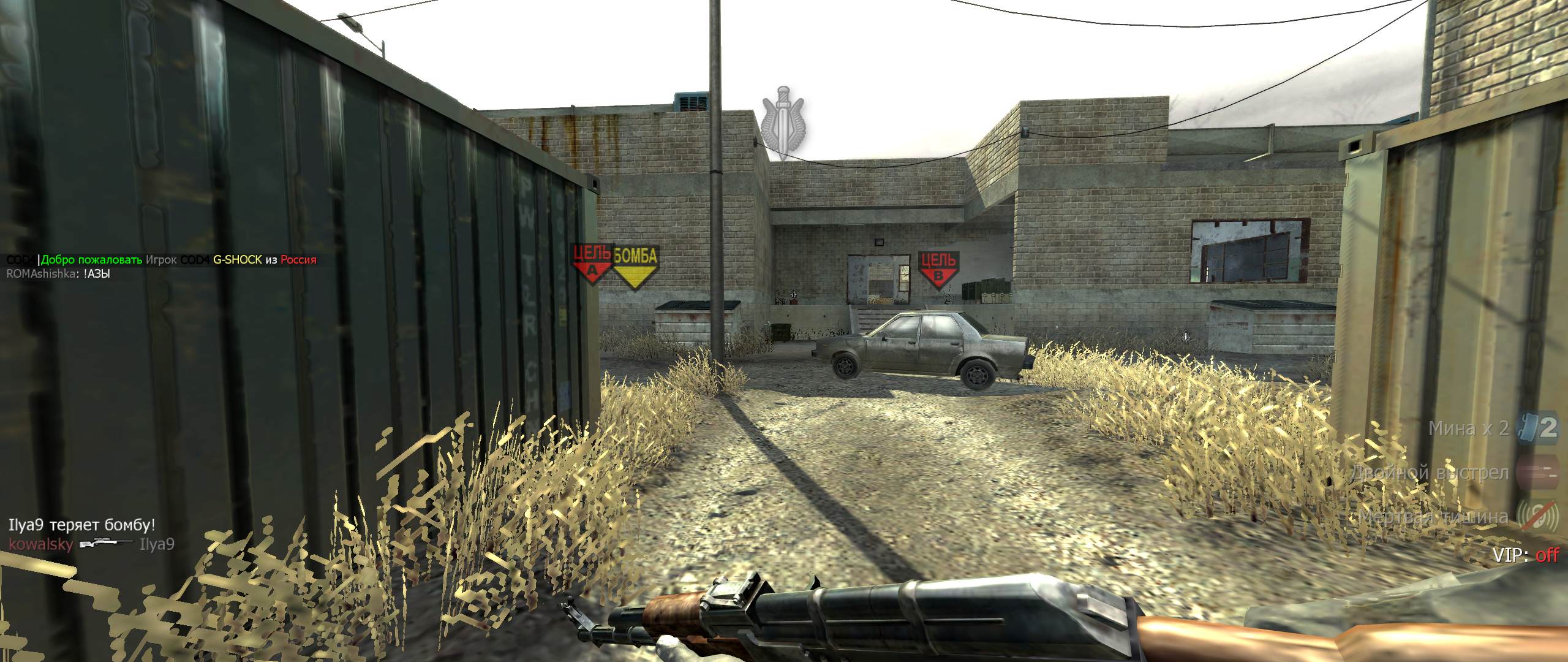Click the ЦЕЛЬ A objective marker
The image size is (1568, 662).
tap(591, 263)
